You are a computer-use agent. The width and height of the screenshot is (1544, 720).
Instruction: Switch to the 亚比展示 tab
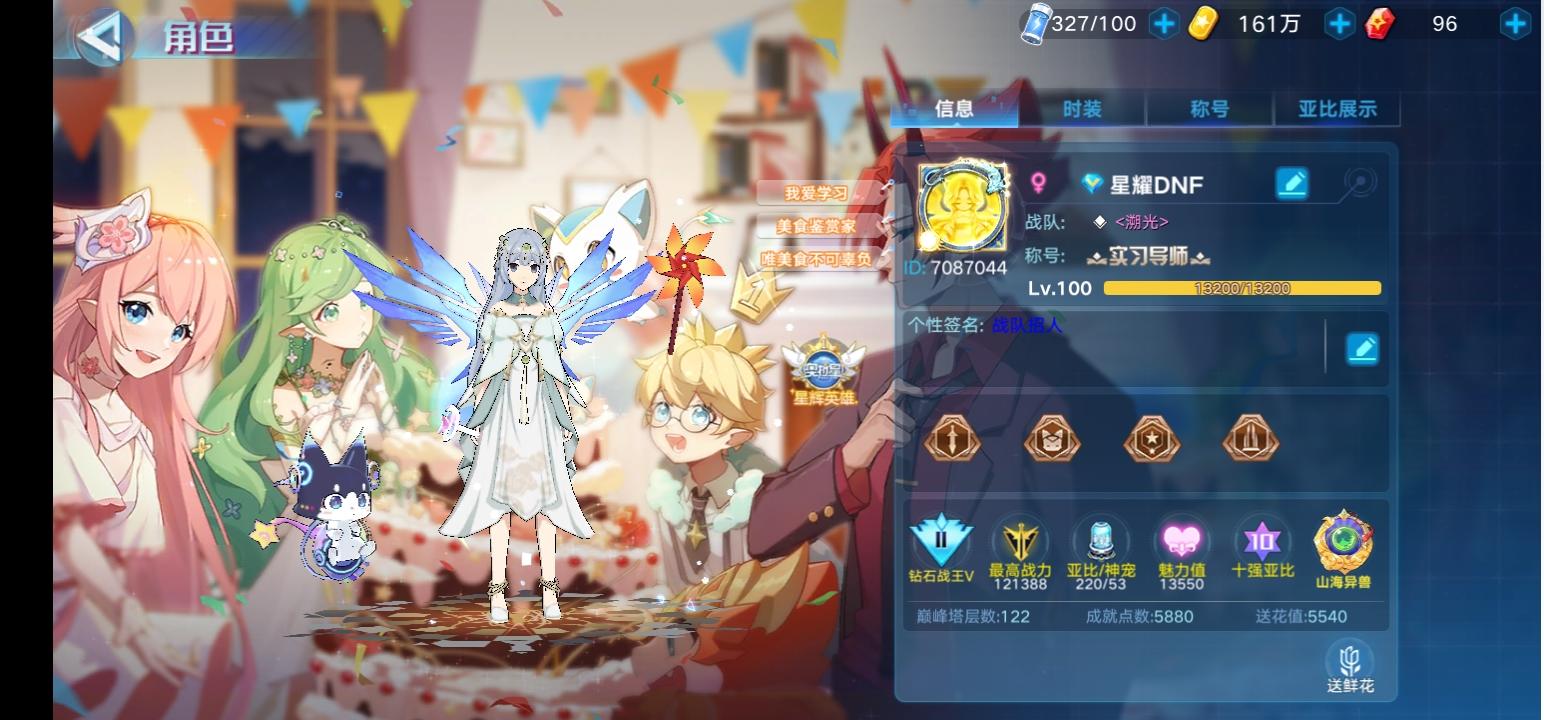[x=1337, y=110]
